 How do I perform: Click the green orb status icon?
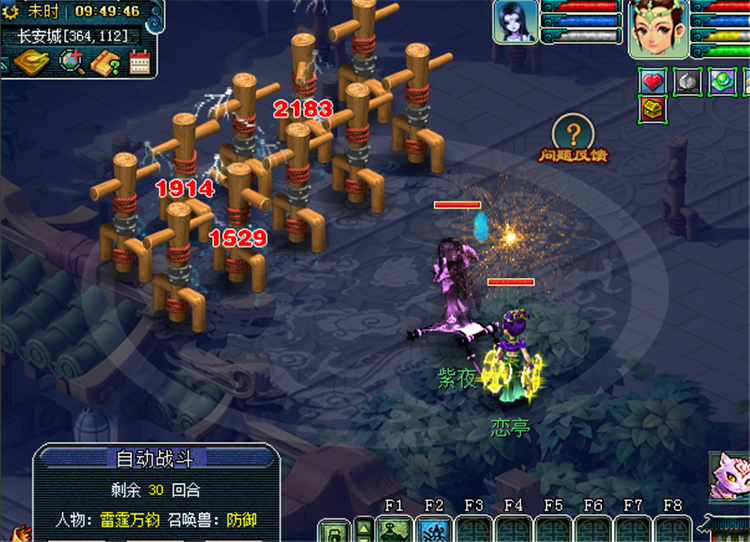tap(722, 81)
